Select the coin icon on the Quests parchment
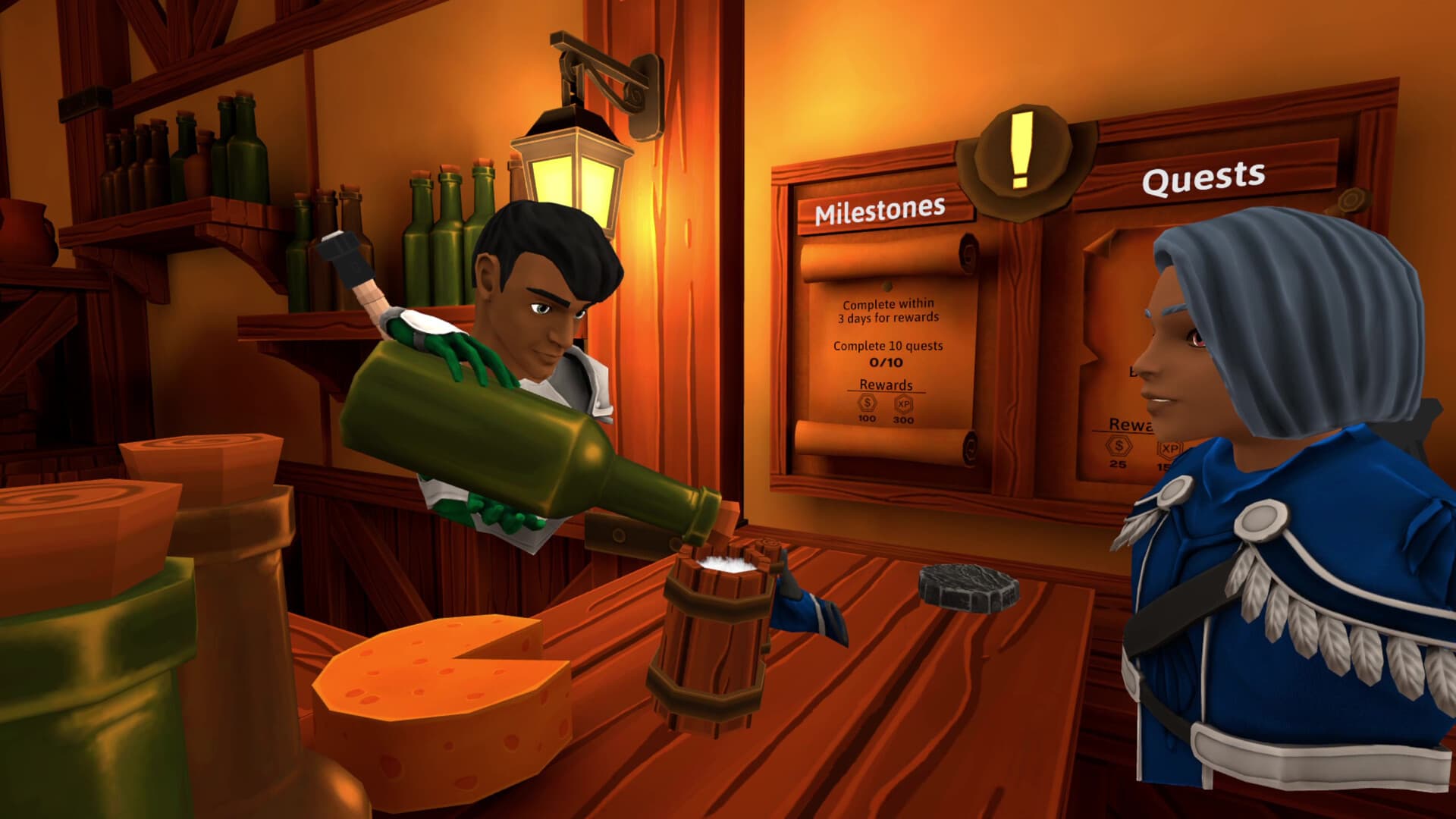The height and width of the screenshot is (819, 1456). [1120, 446]
